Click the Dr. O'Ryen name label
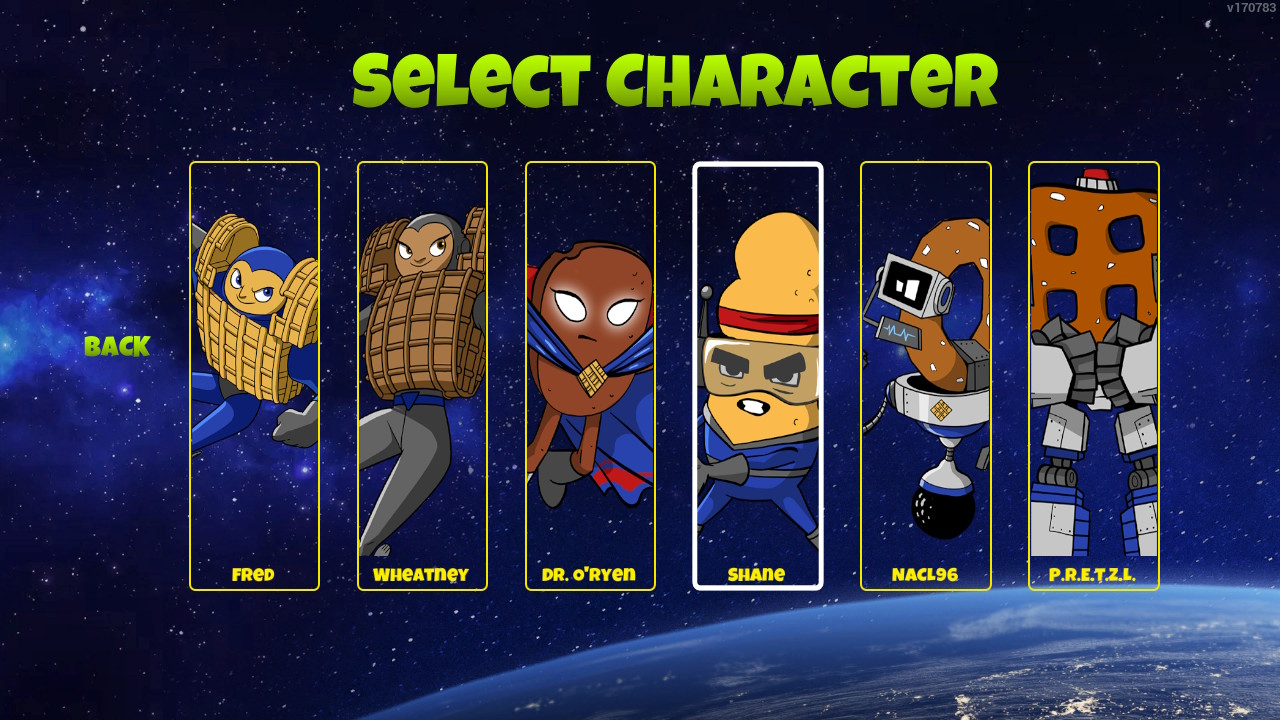Screen dimensions: 1280x720 (x=589, y=574)
